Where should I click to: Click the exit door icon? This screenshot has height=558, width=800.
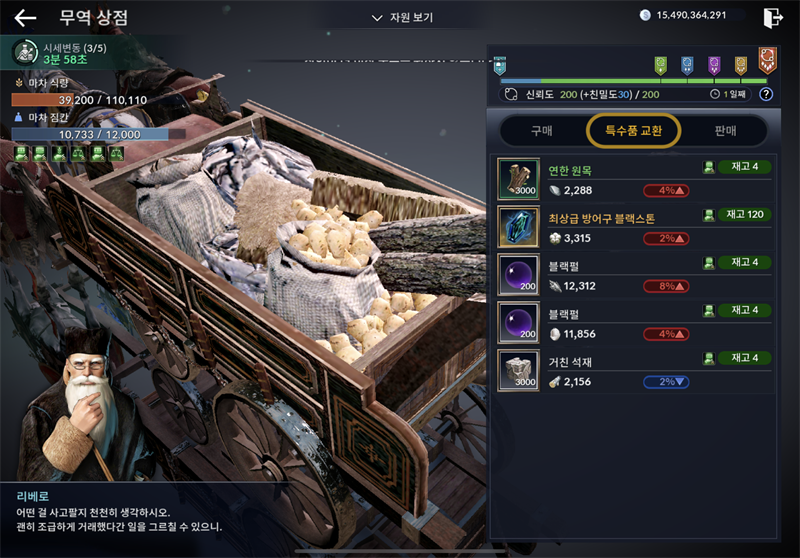coord(772,17)
